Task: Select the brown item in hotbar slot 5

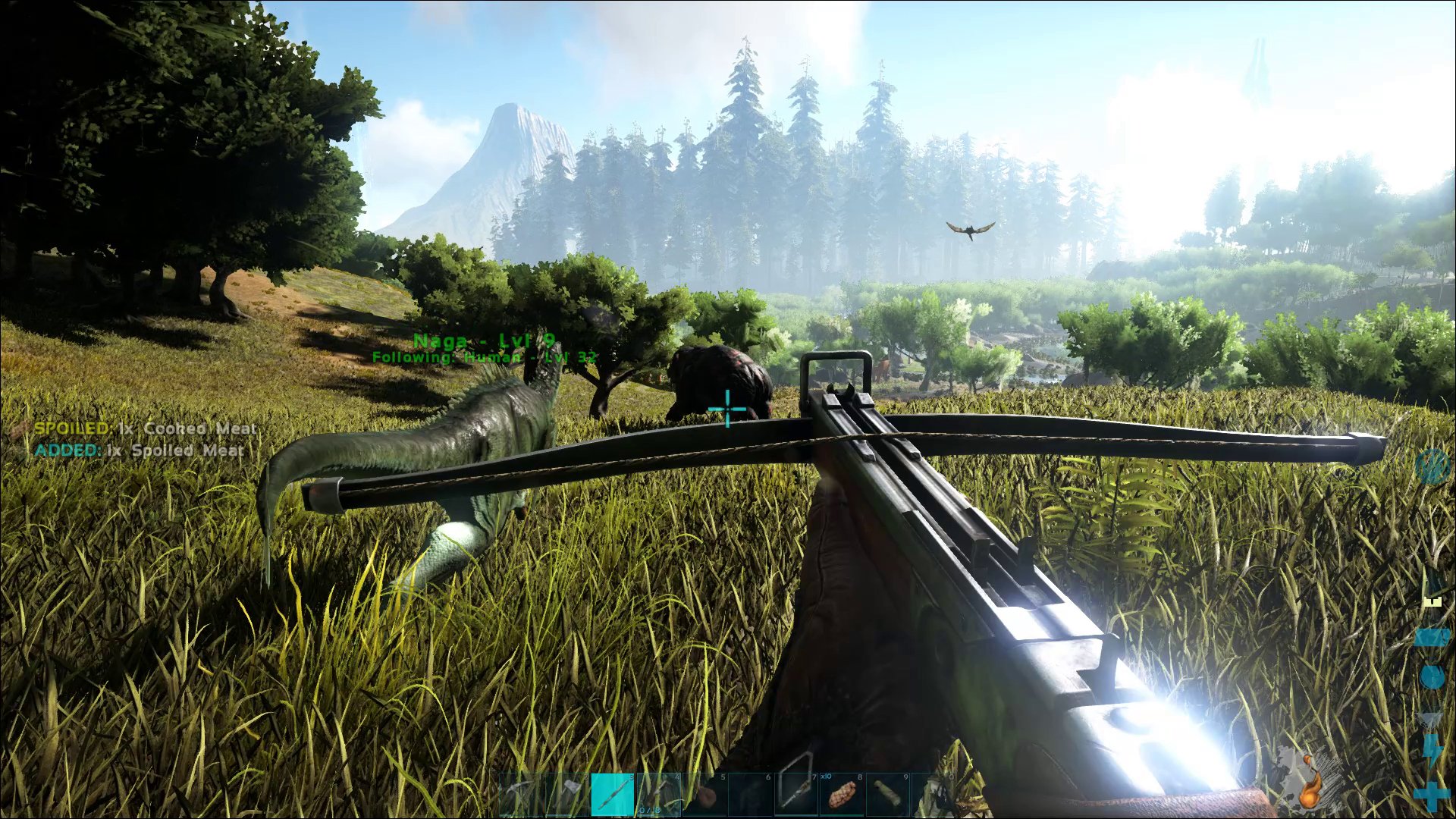Action: click(705, 795)
